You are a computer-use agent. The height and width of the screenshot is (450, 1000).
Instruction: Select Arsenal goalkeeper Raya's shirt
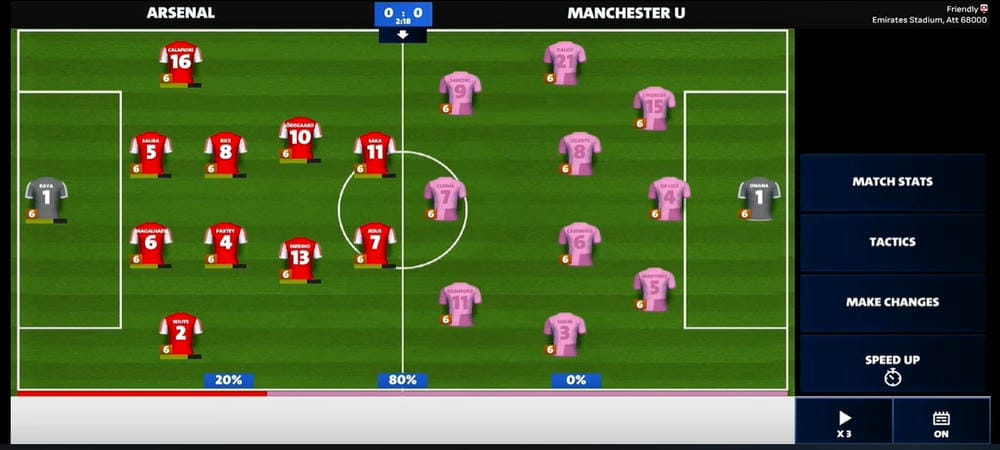(x=46, y=198)
